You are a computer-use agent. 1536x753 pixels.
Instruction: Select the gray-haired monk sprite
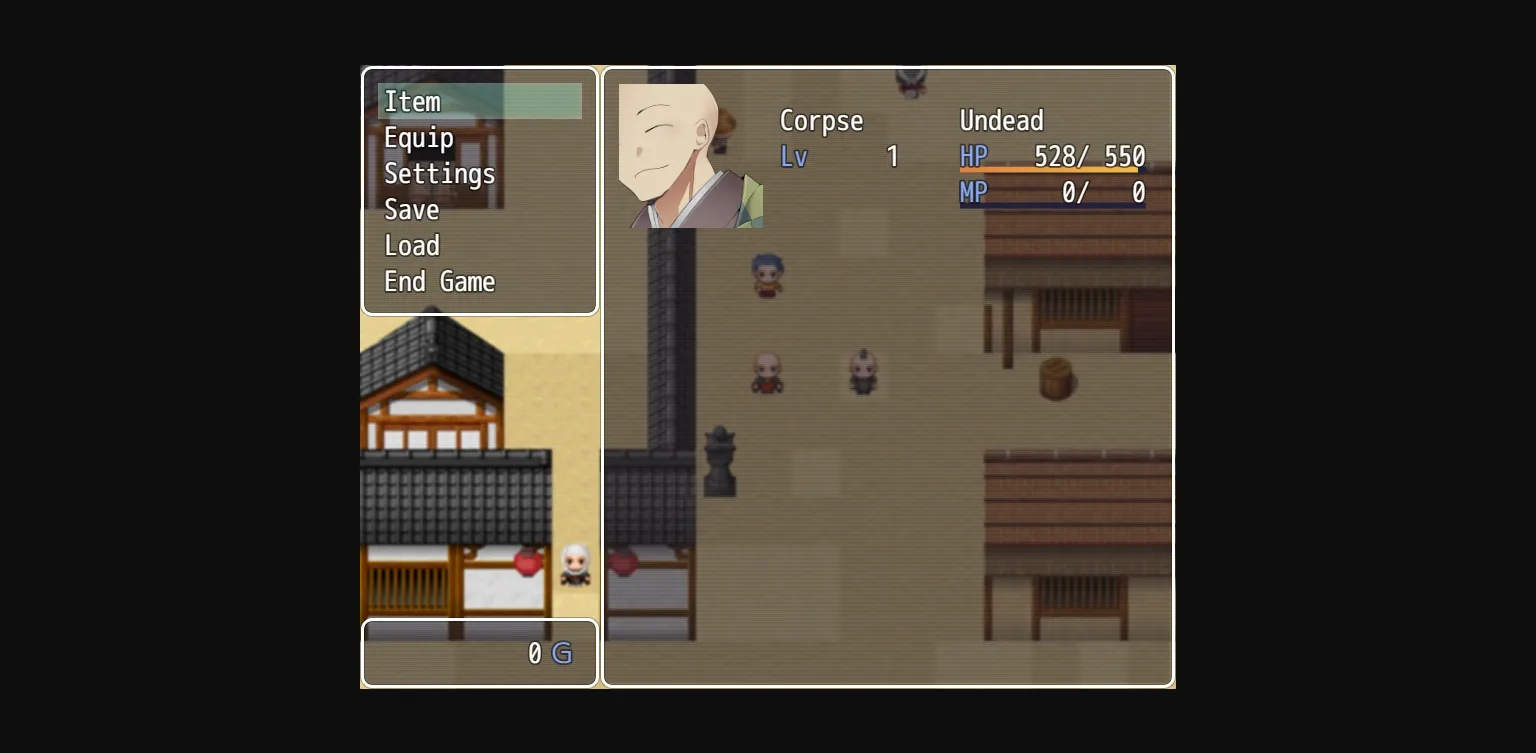pyautogui.click(x=862, y=372)
